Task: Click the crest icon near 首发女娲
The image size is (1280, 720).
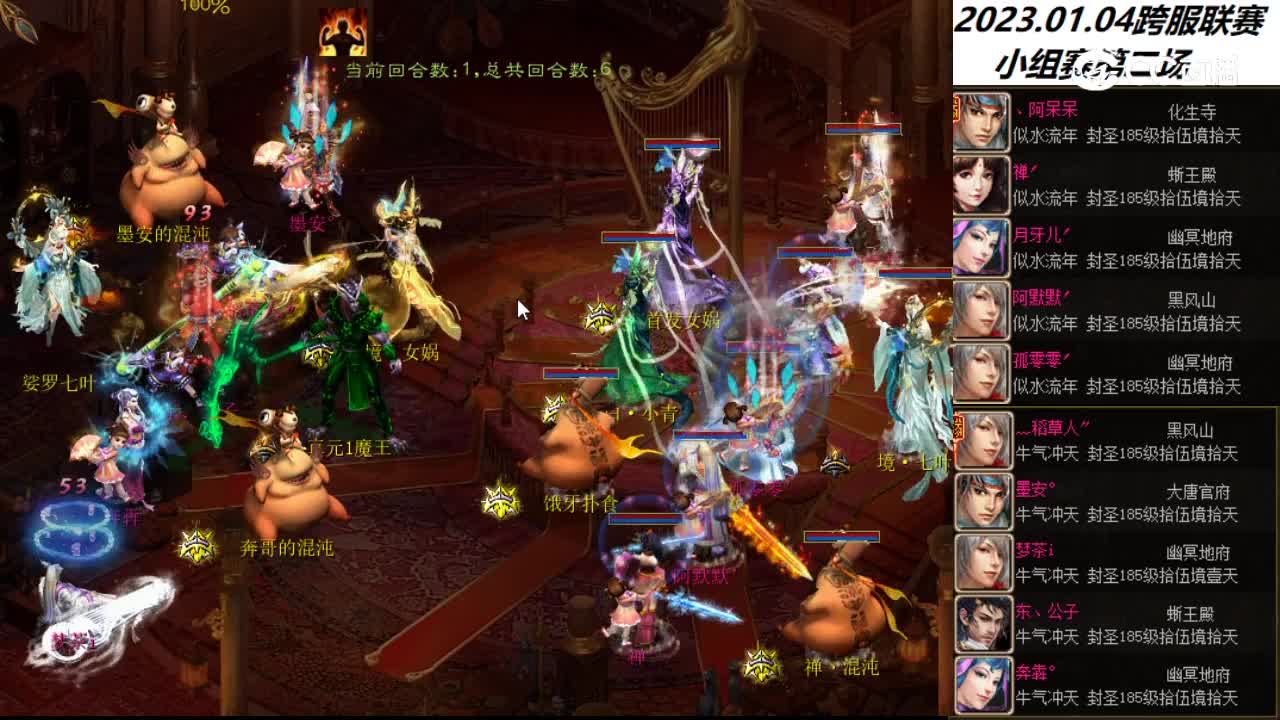Action: pyautogui.click(x=600, y=317)
